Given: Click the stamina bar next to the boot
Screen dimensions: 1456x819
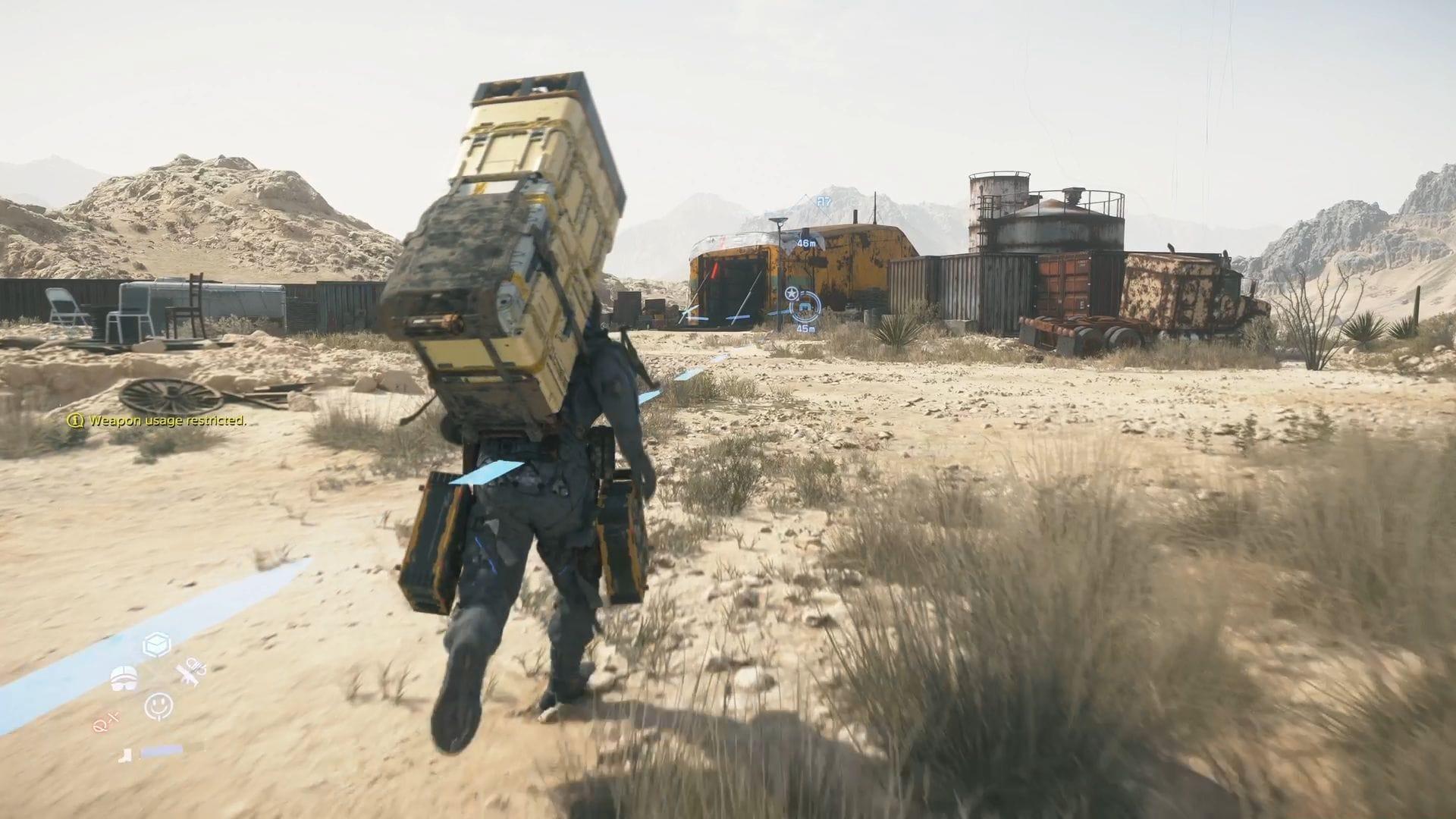Looking at the screenshot, I should click(162, 751).
